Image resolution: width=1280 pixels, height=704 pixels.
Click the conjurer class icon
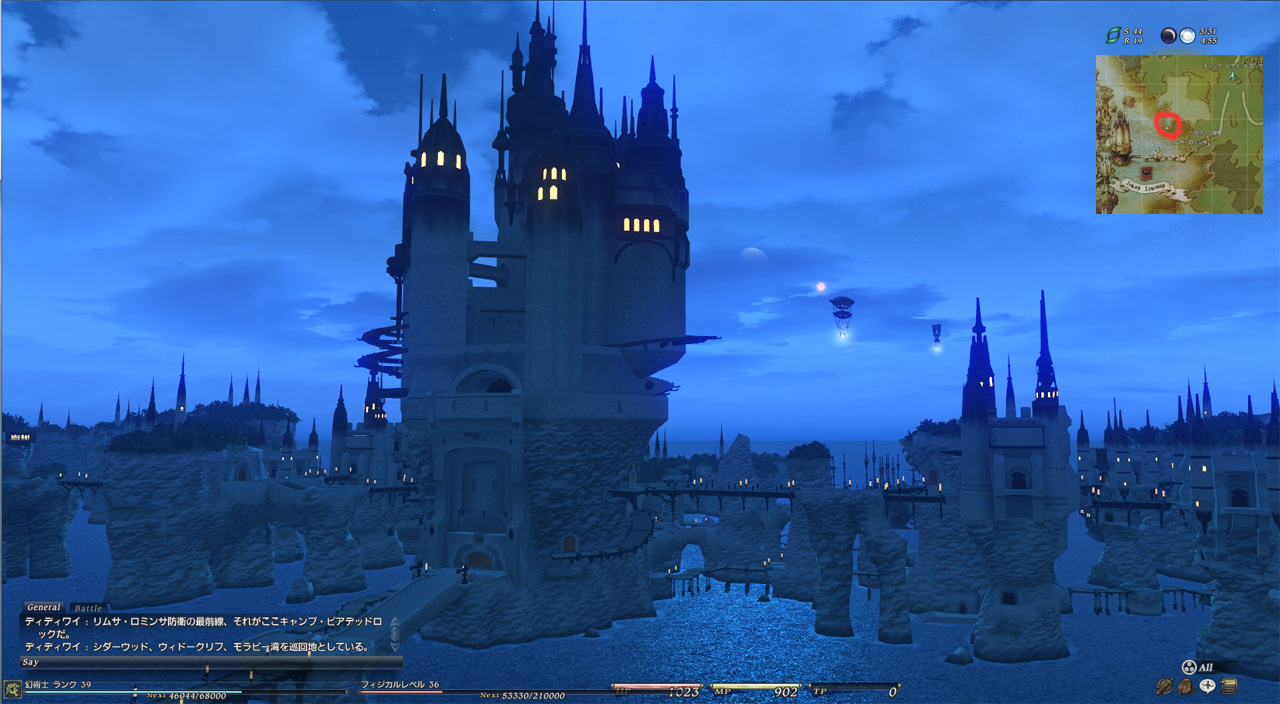[x=12, y=688]
